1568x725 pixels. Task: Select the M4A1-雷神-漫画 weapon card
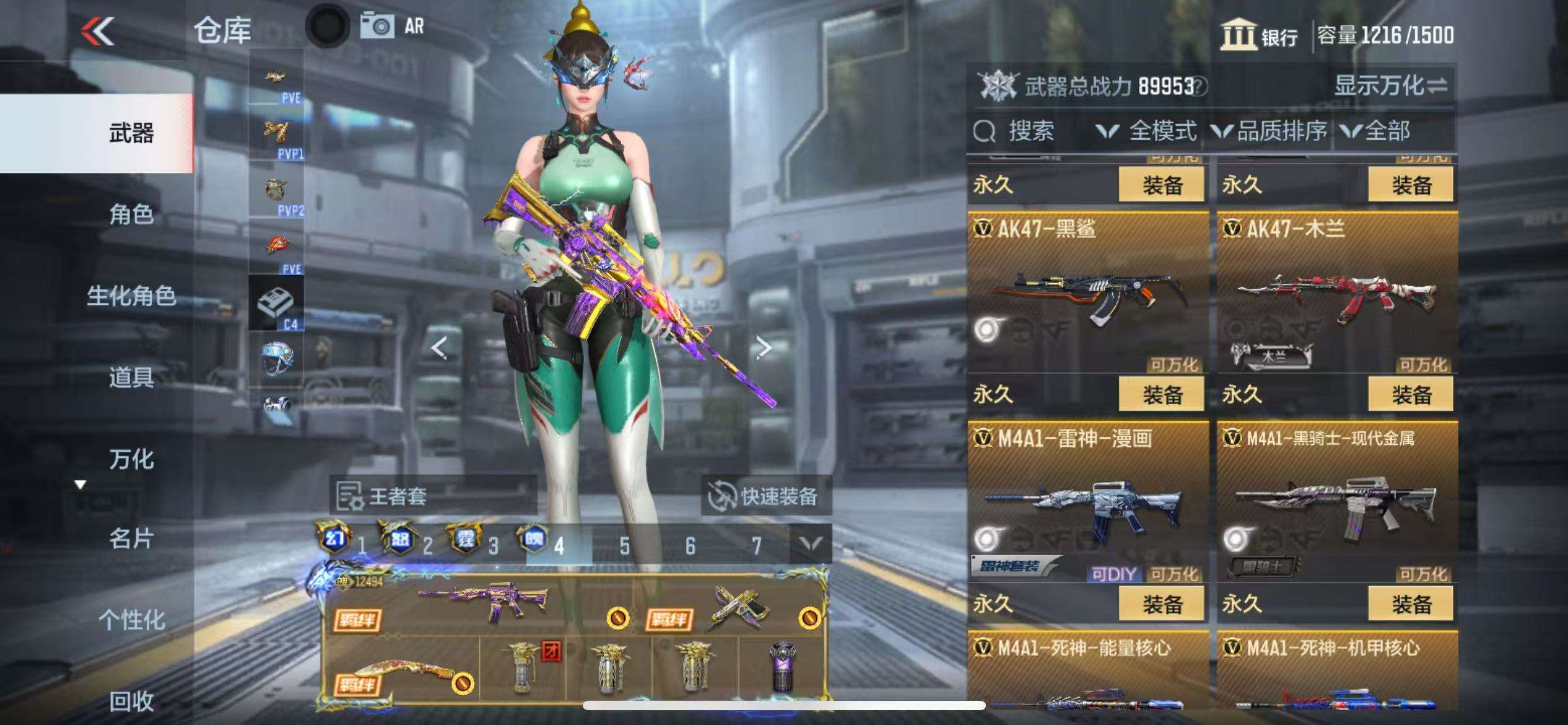[1087, 502]
